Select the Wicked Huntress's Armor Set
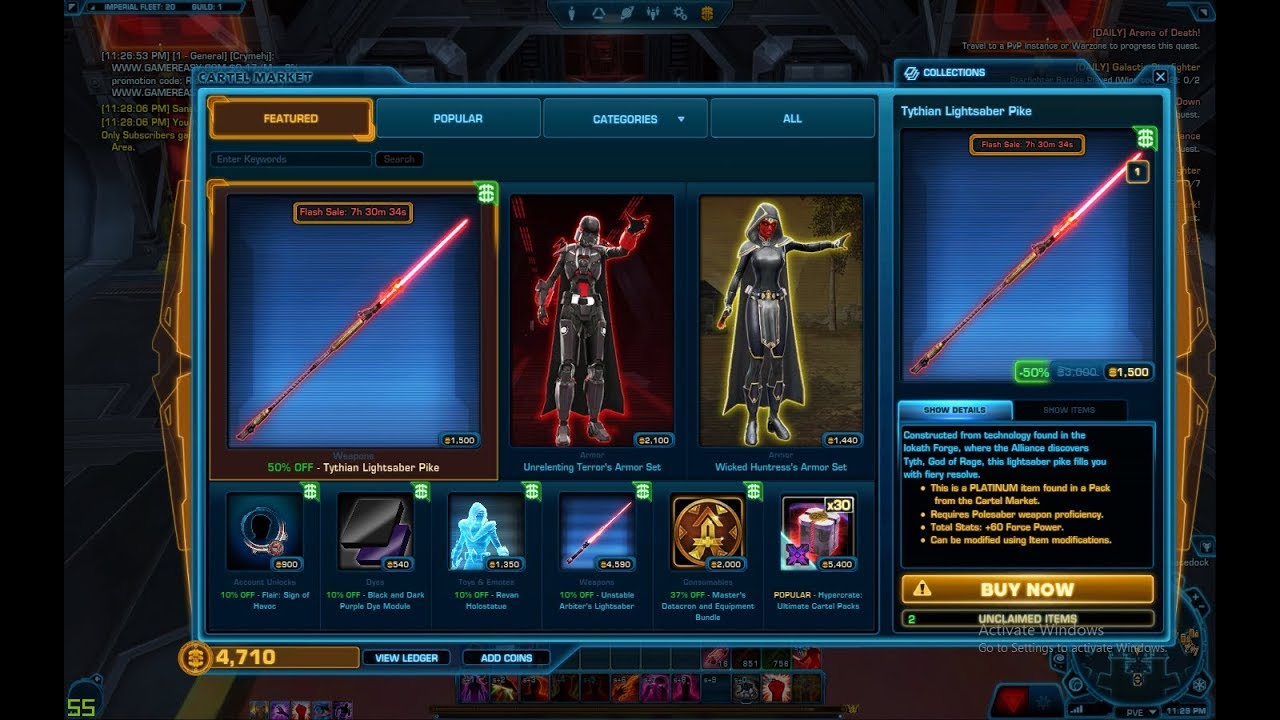Image resolution: width=1280 pixels, height=720 pixels. pos(781,321)
